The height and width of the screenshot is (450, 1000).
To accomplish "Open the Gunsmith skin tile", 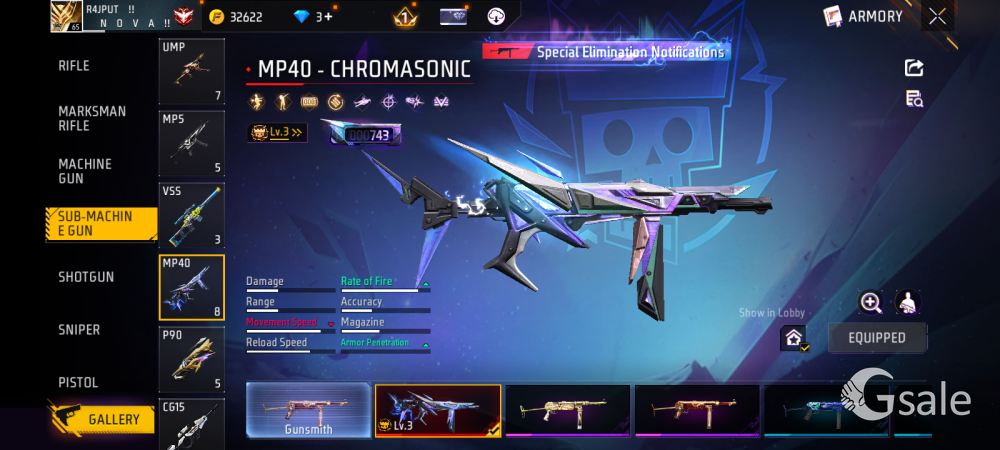I will click(308, 411).
